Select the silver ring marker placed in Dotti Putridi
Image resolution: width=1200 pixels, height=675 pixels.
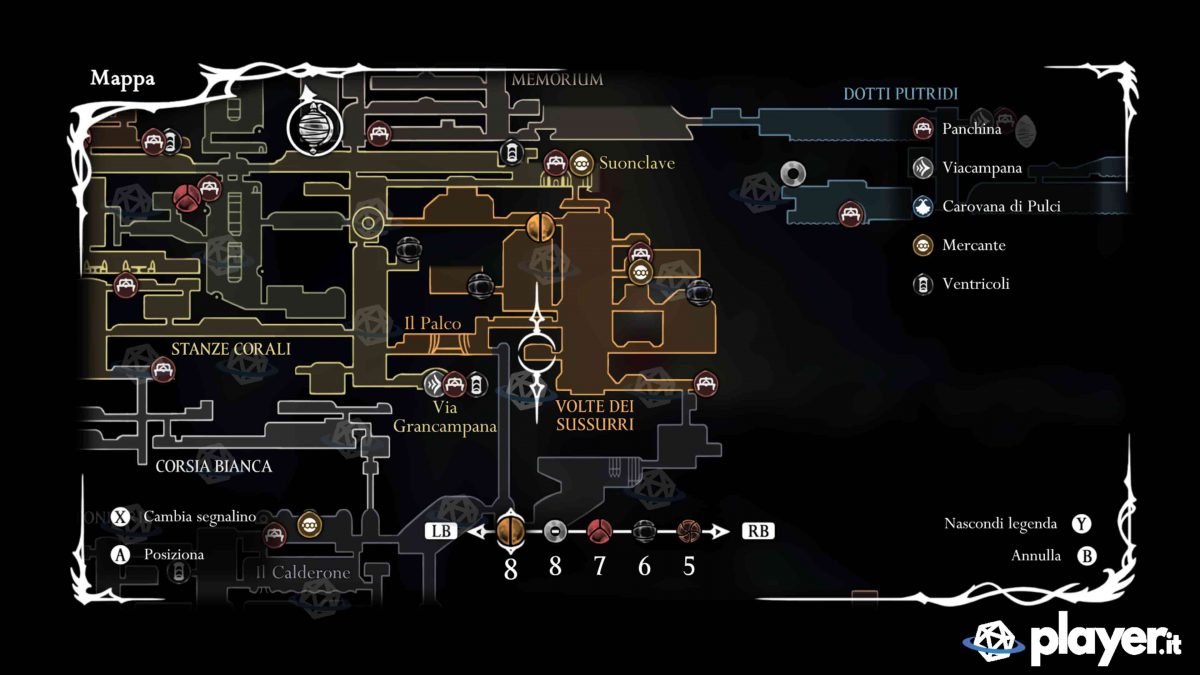pyautogui.click(x=794, y=175)
